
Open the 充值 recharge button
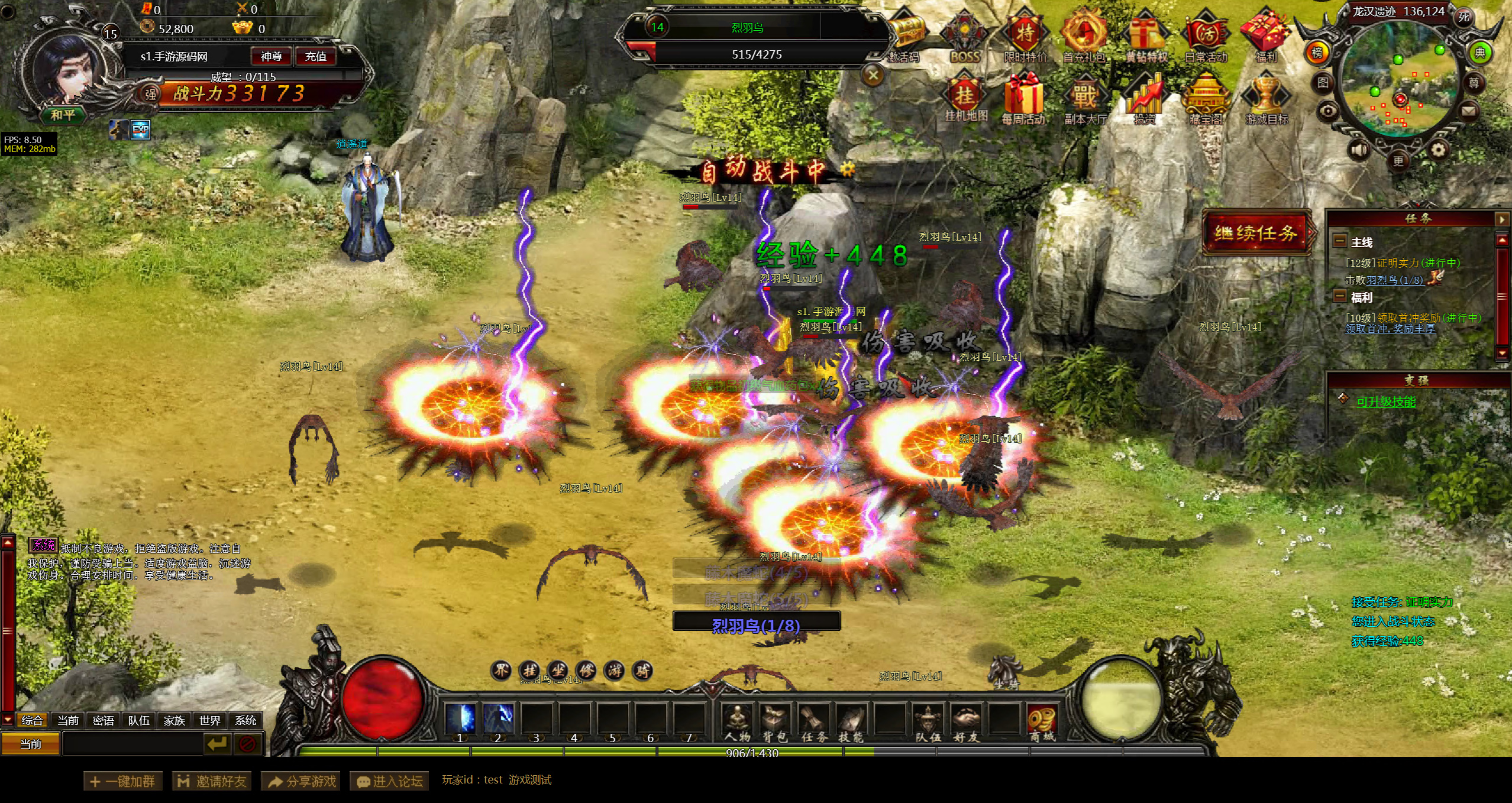315,56
